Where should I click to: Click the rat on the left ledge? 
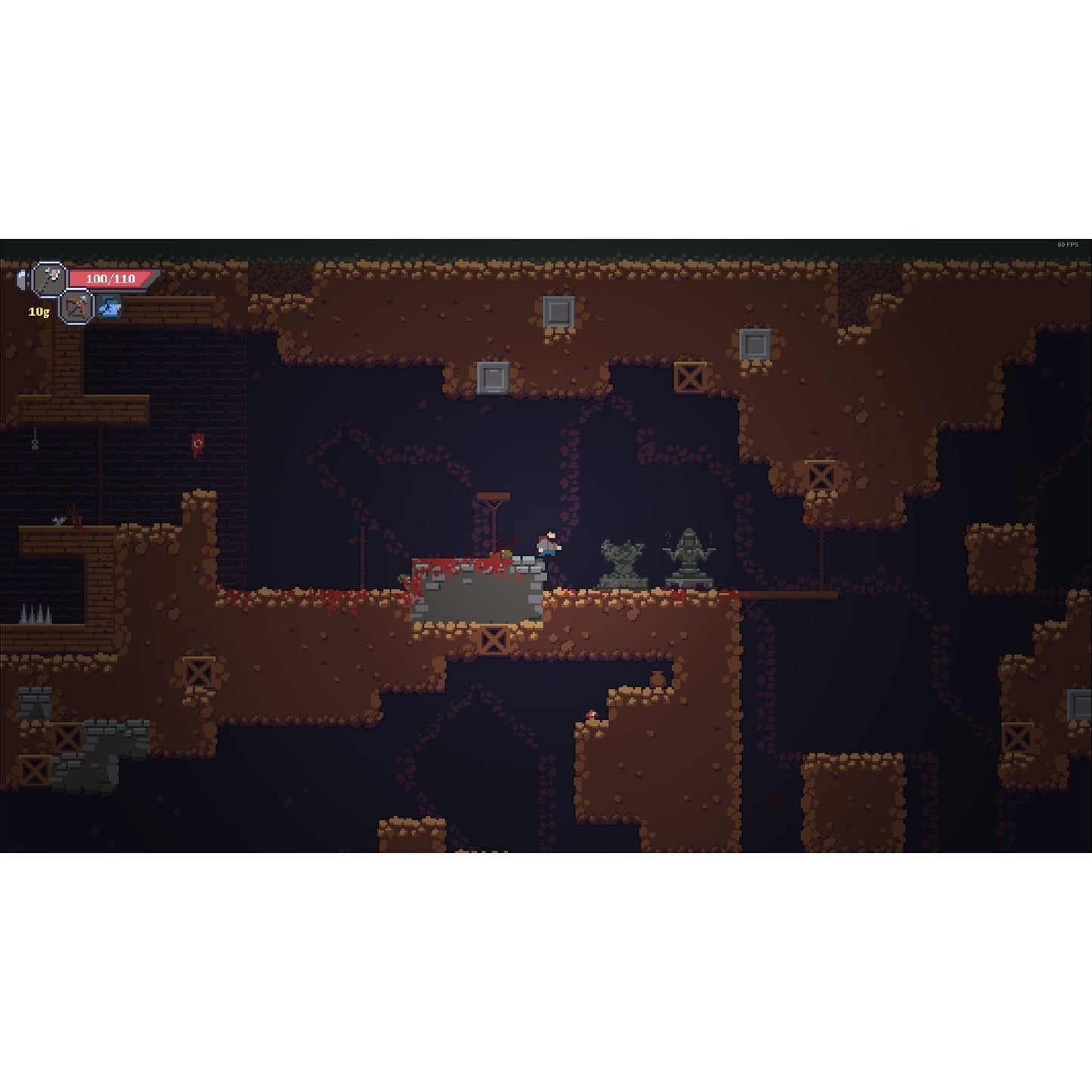pos(59,520)
